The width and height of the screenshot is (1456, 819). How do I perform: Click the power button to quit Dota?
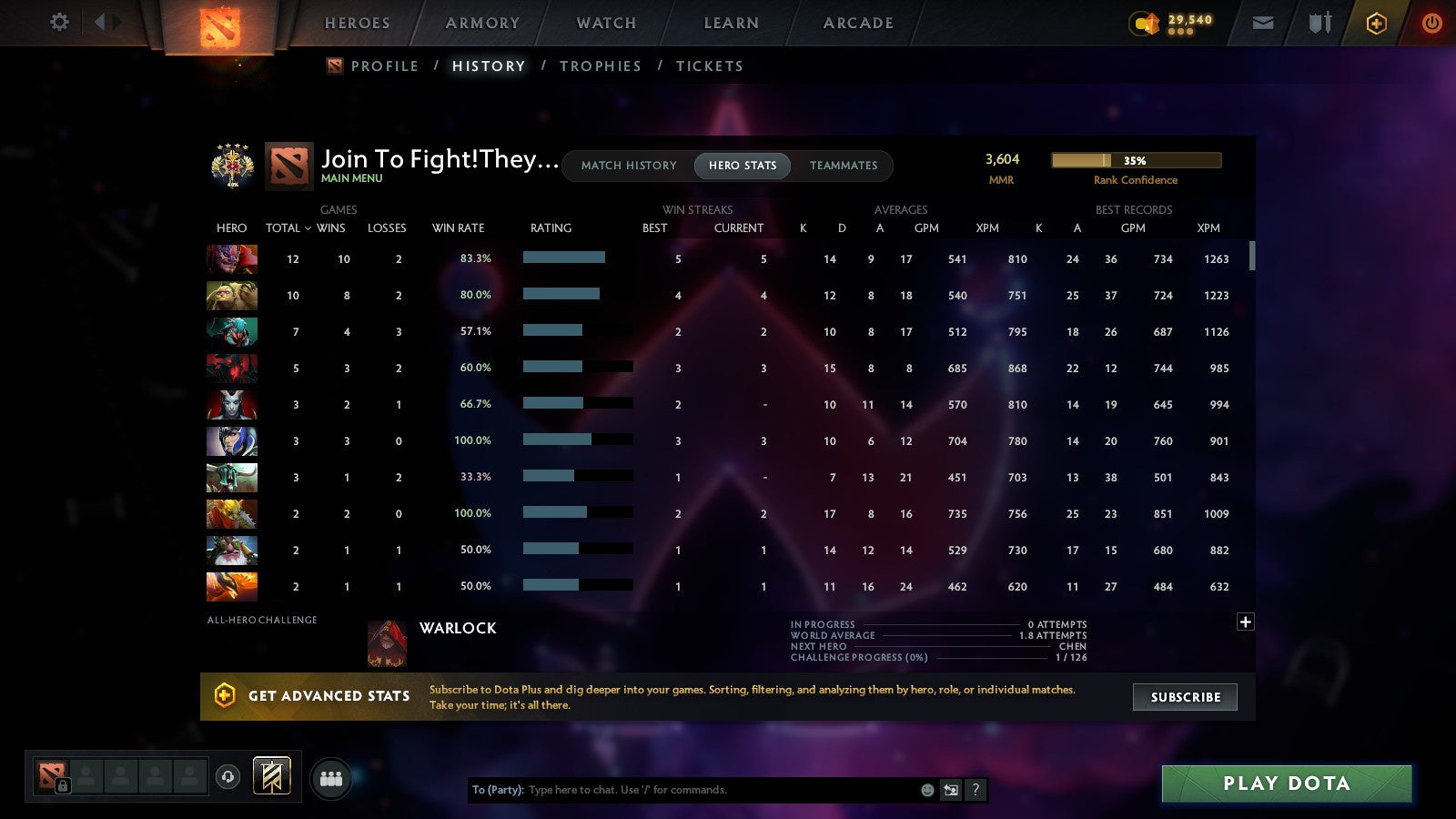[x=1431, y=22]
